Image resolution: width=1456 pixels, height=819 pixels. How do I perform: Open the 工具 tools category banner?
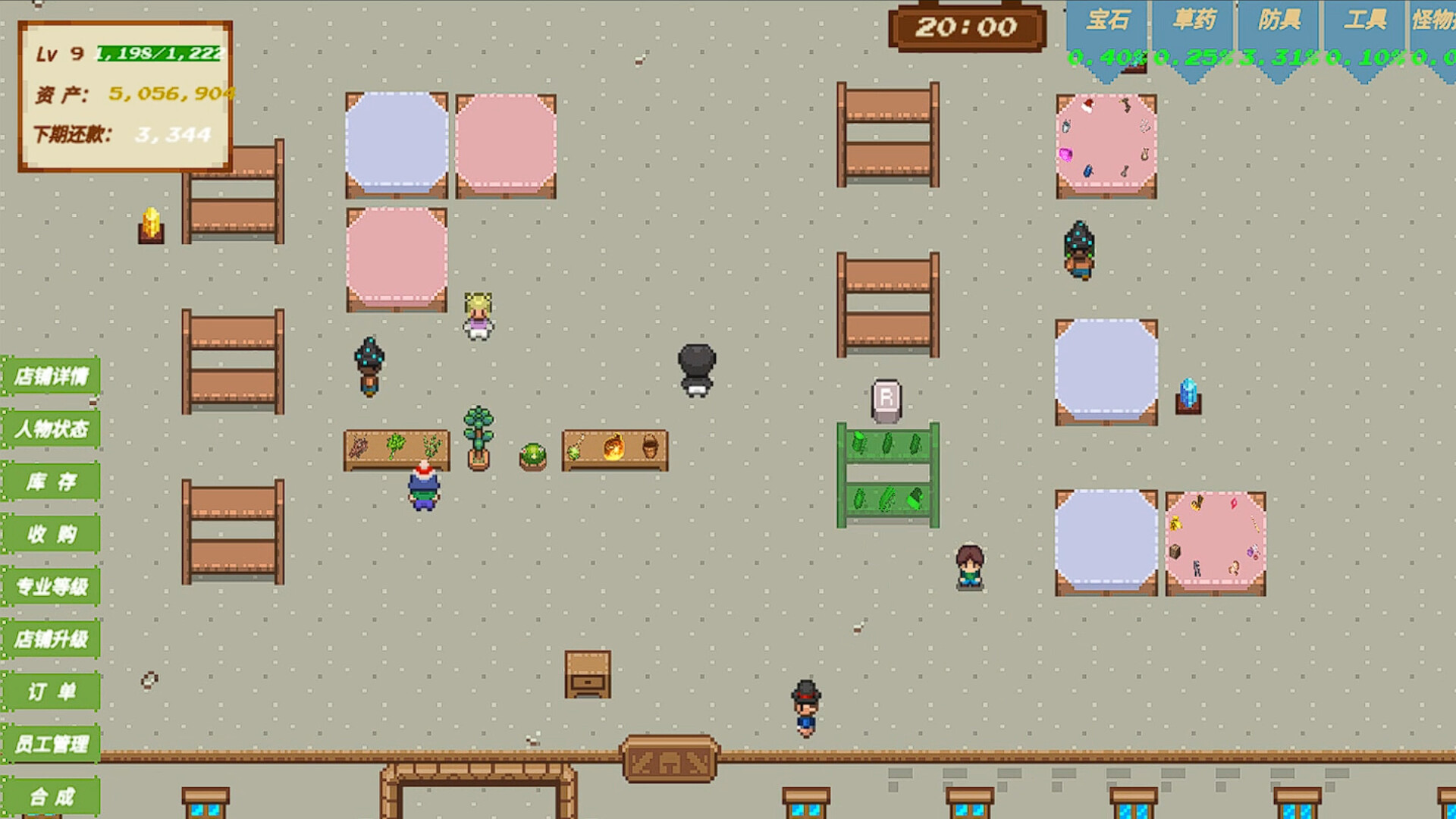[1368, 20]
